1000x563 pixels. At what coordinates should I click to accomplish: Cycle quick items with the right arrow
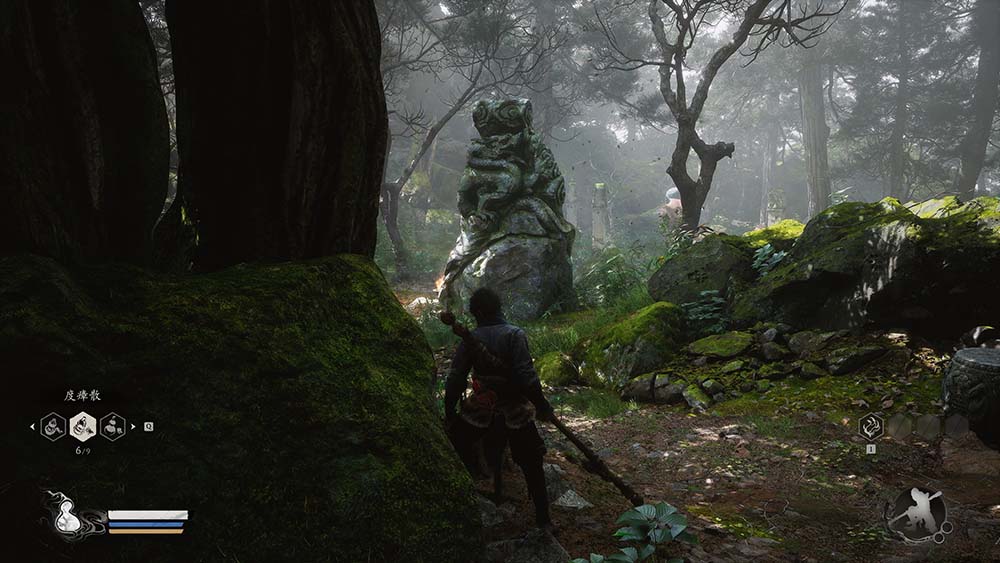point(134,427)
